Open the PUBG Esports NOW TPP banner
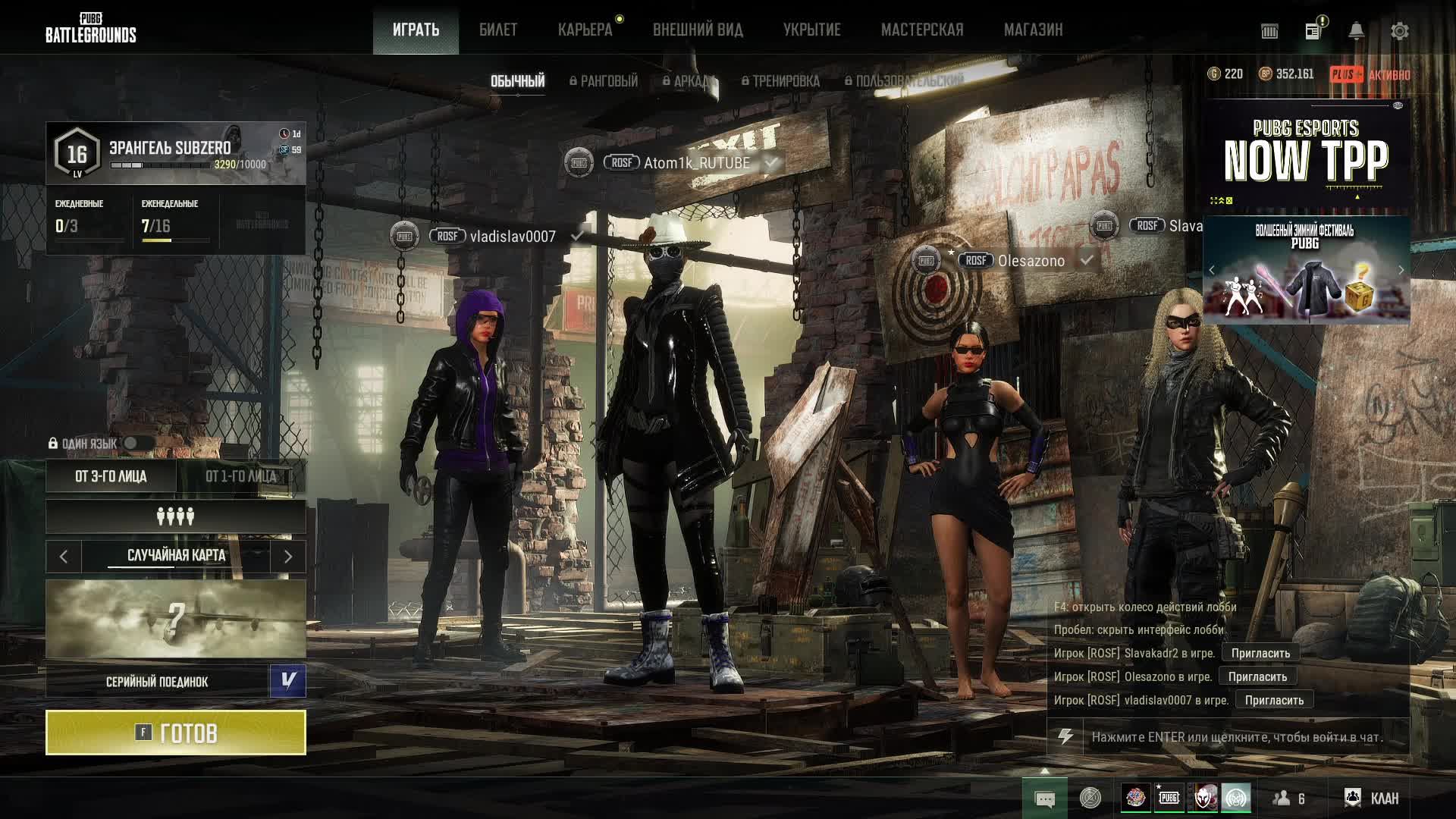This screenshot has height=819, width=1456. coord(1306,157)
